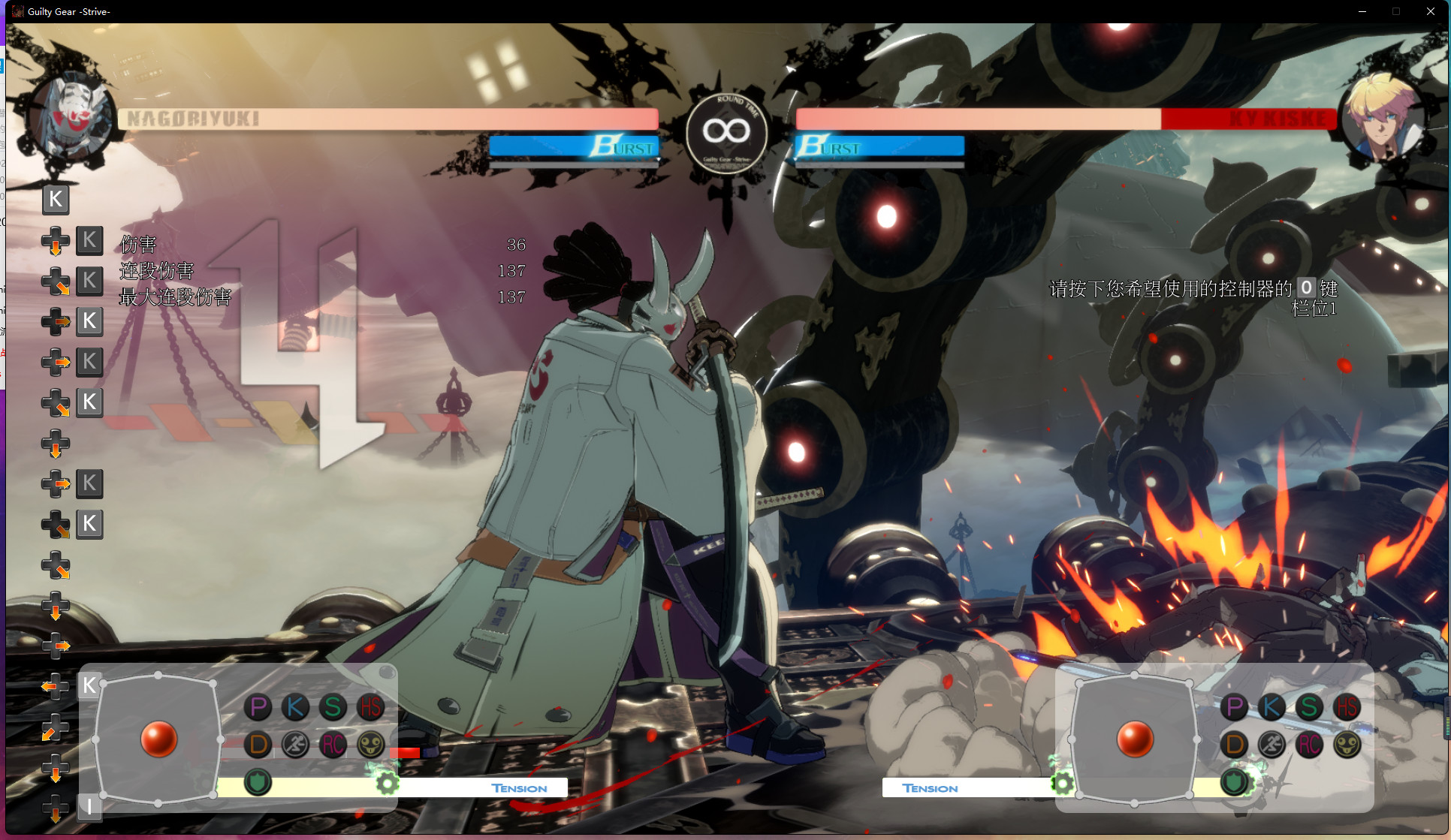Image resolution: width=1451 pixels, height=840 pixels.
Task: Select the blue Kick (K) icon in the left panel
Action: pyautogui.click(x=296, y=706)
